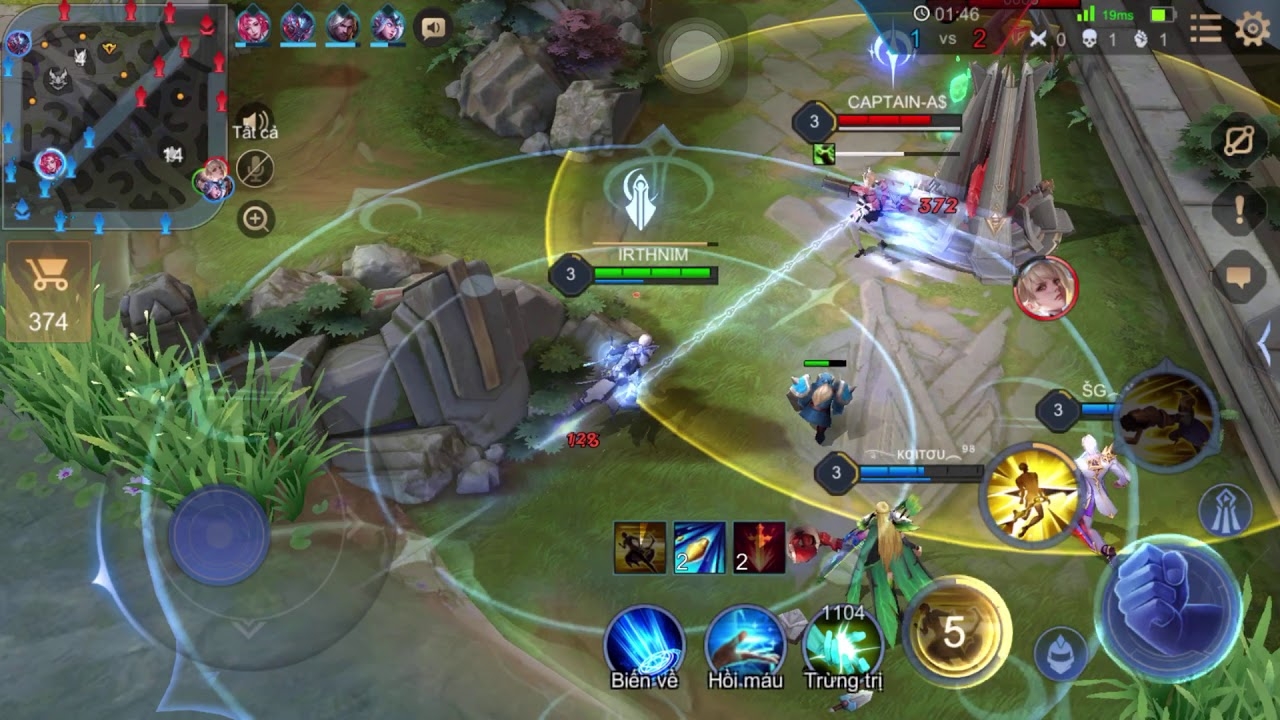Open the settings gear menu

point(1252,30)
